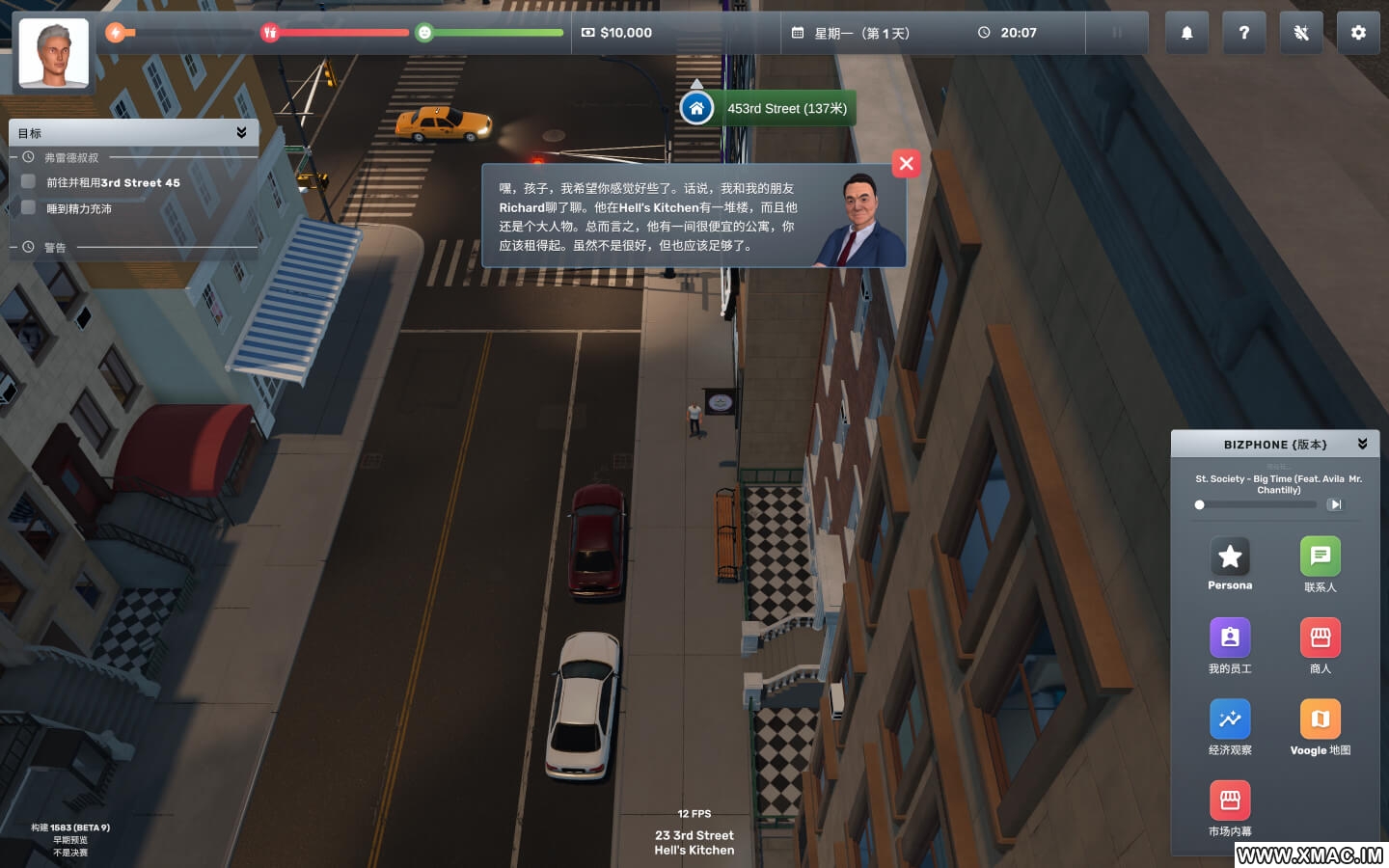The width and height of the screenshot is (1389, 868).
Task: Open the notifications bell
Action: pos(1186,33)
